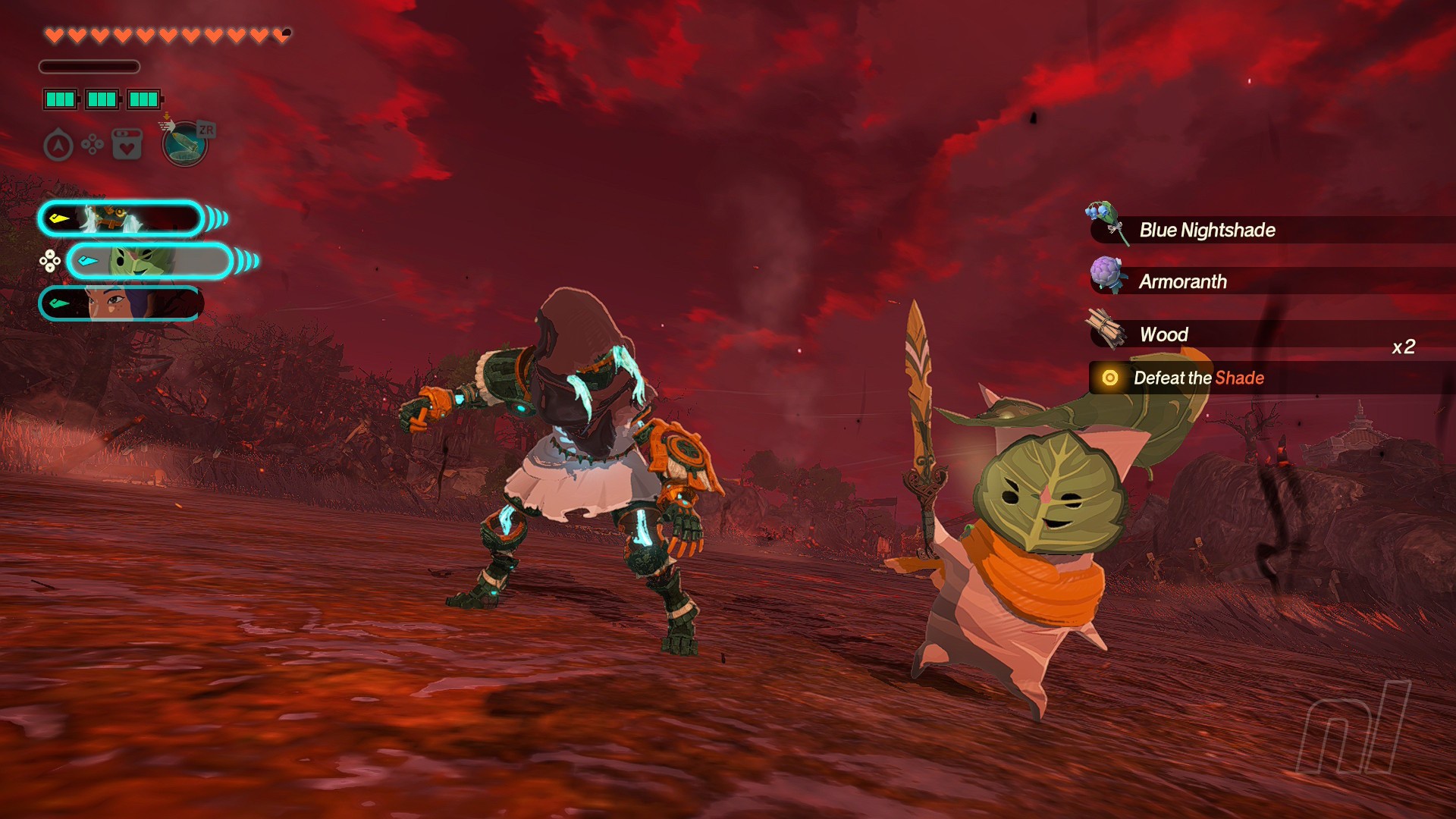Select the Defeat the Shade objective
Image resolution: width=1456 pixels, height=819 pixels.
(1198, 378)
